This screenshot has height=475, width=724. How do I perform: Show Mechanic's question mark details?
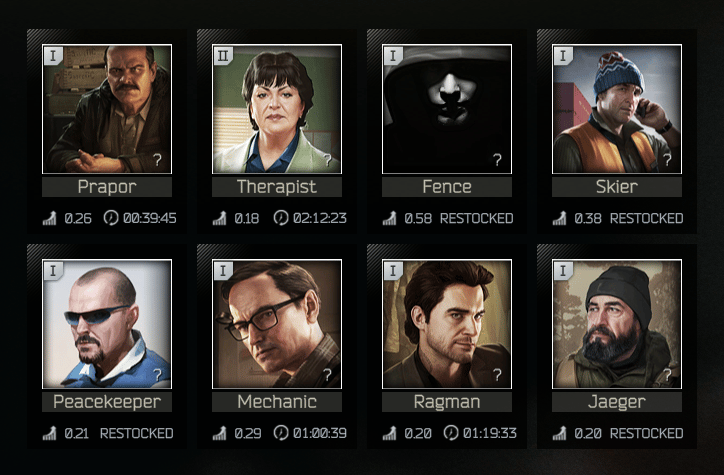point(327,374)
